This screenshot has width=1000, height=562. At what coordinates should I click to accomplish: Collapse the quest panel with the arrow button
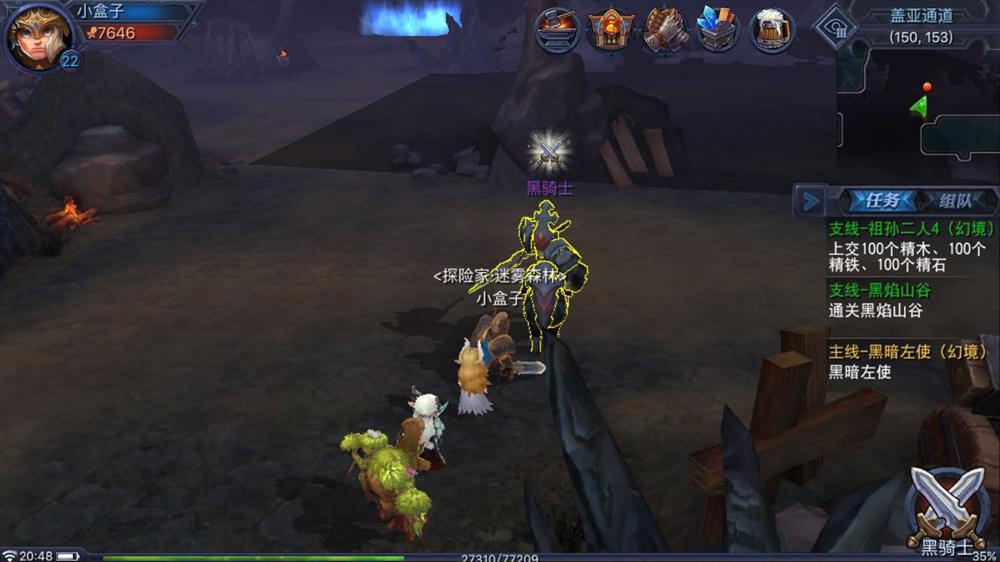(808, 201)
